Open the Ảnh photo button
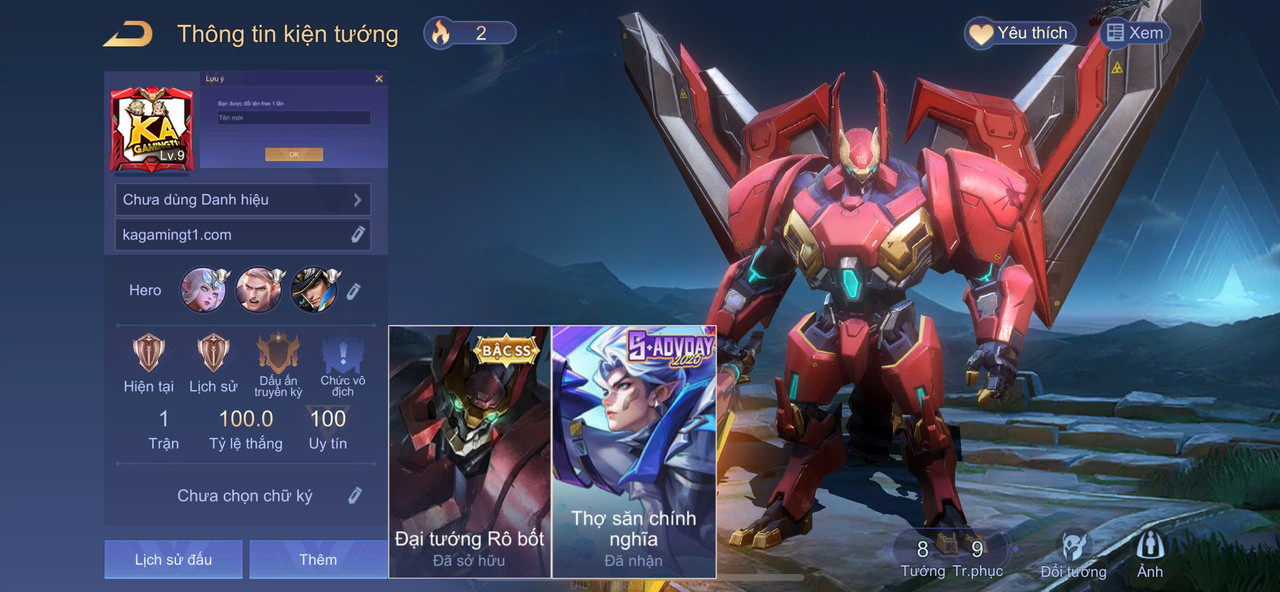This screenshot has height=592, width=1280. tap(1150, 555)
